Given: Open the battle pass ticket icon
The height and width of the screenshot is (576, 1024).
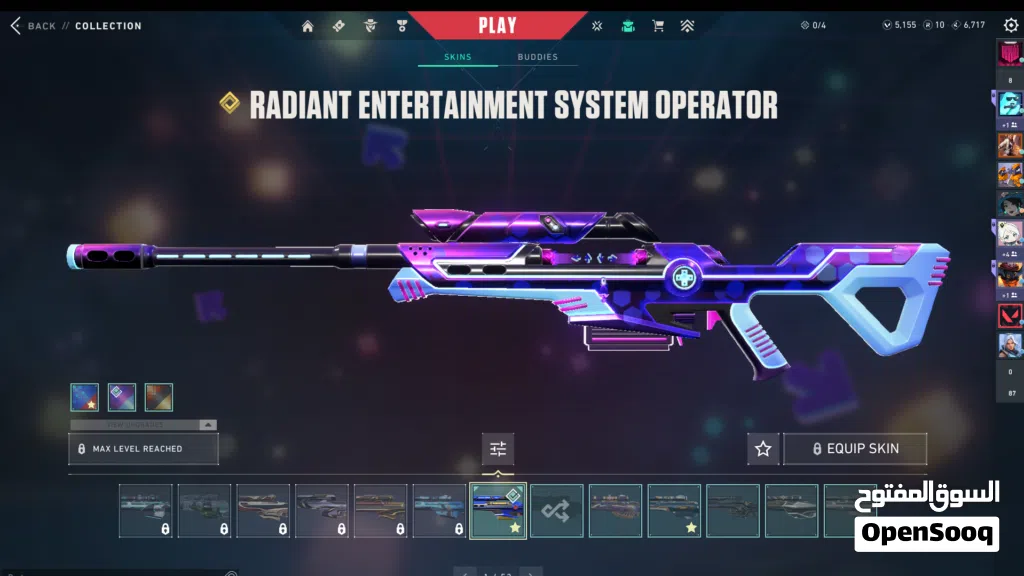Looking at the screenshot, I should coord(339,26).
